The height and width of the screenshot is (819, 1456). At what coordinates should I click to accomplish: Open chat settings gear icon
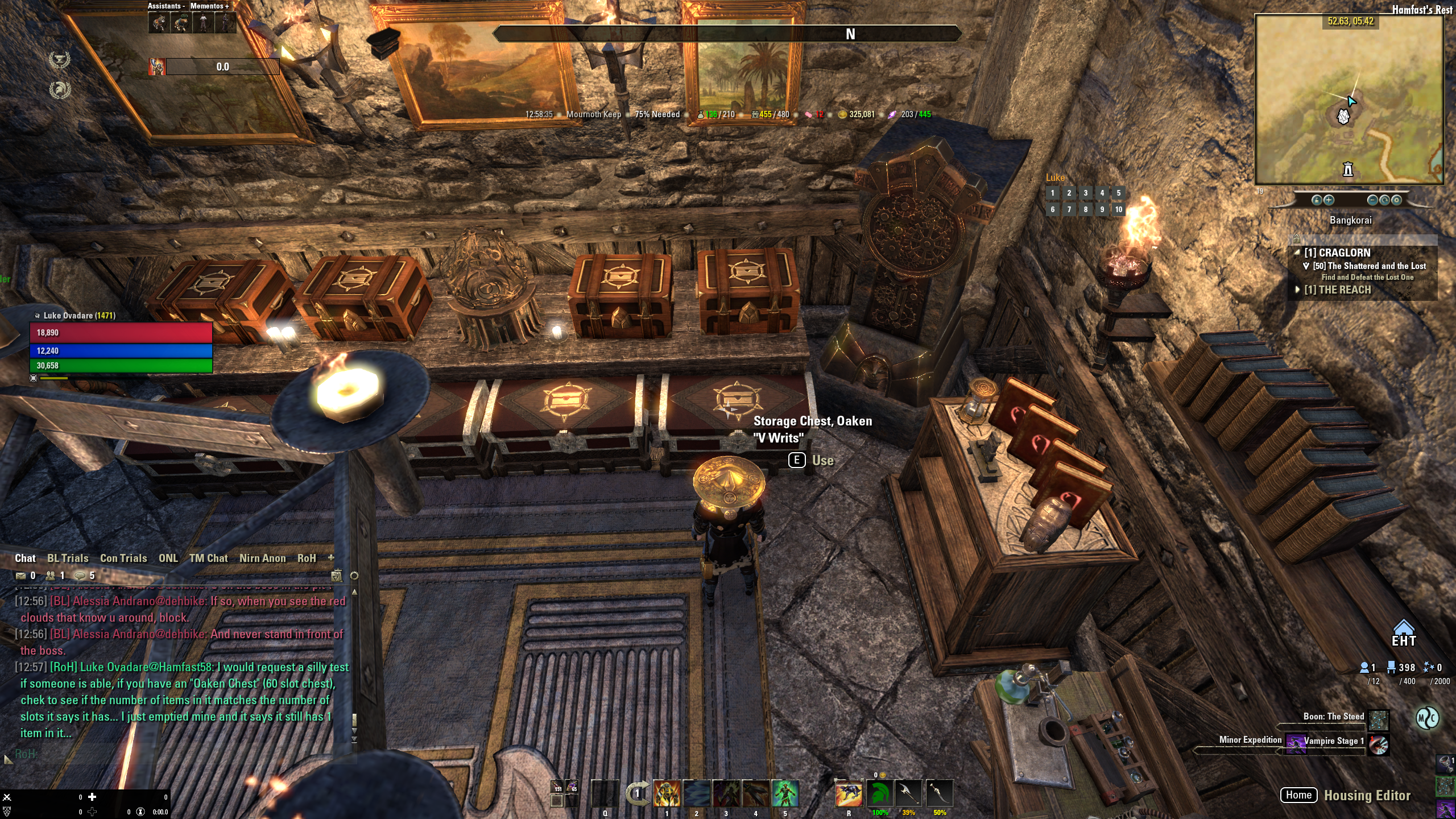tap(354, 576)
